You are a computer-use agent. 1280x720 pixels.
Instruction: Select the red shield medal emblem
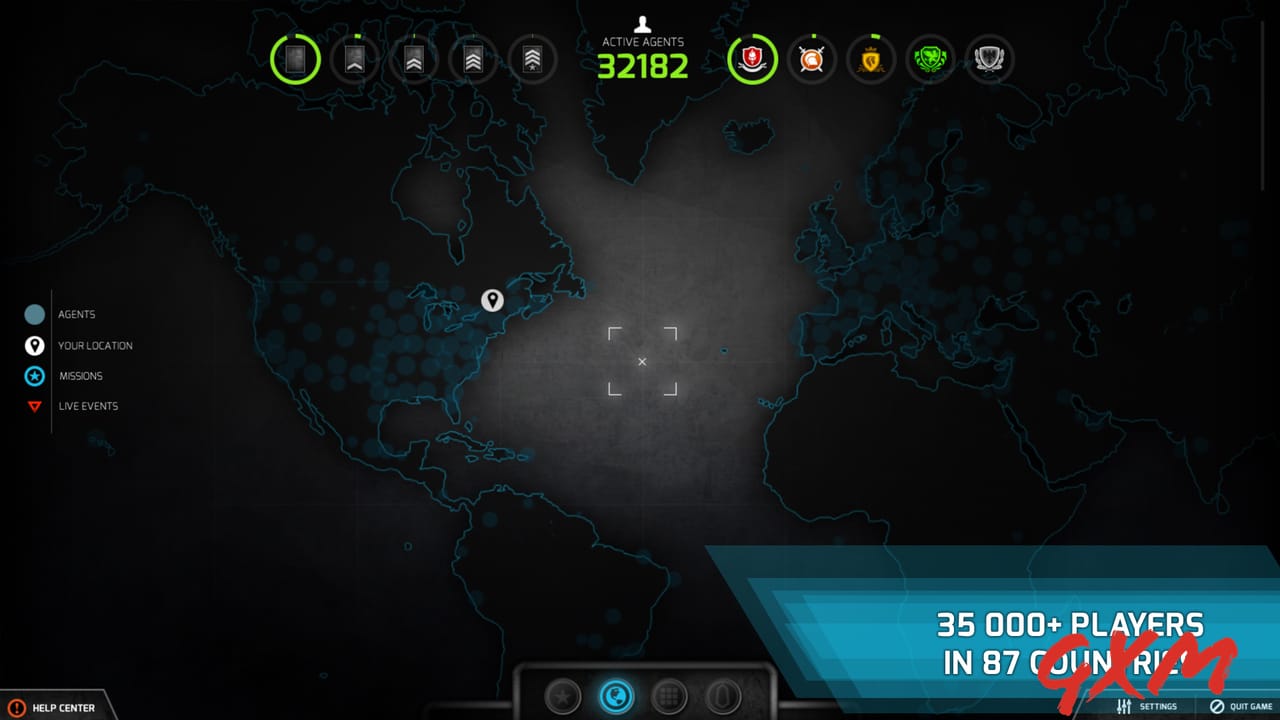pyautogui.click(x=751, y=59)
